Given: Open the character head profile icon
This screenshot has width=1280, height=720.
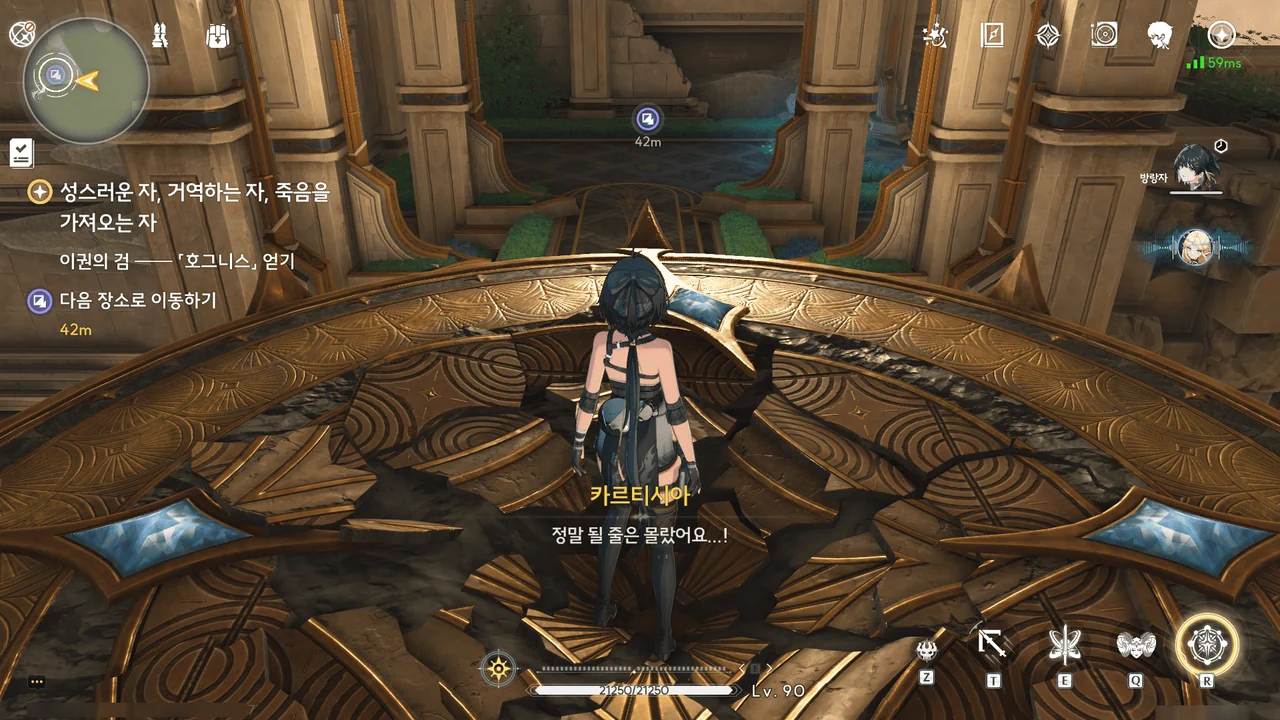Looking at the screenshot, I should pyautogui.click(x=1161, y=36).
